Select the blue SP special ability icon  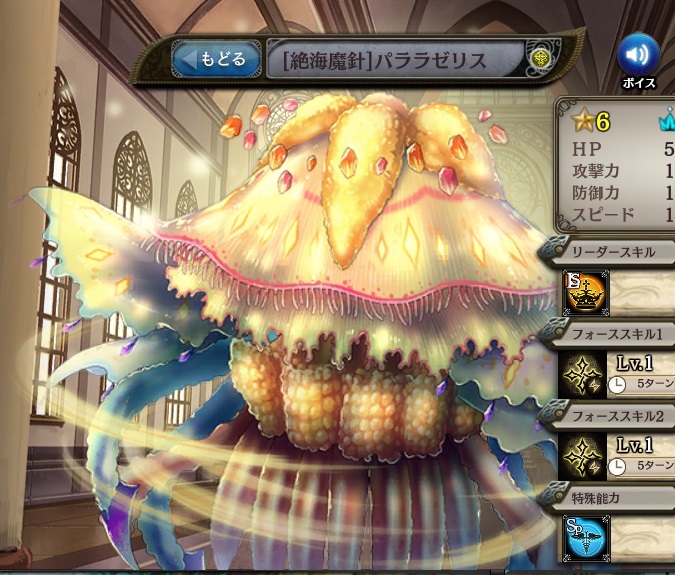583,537
